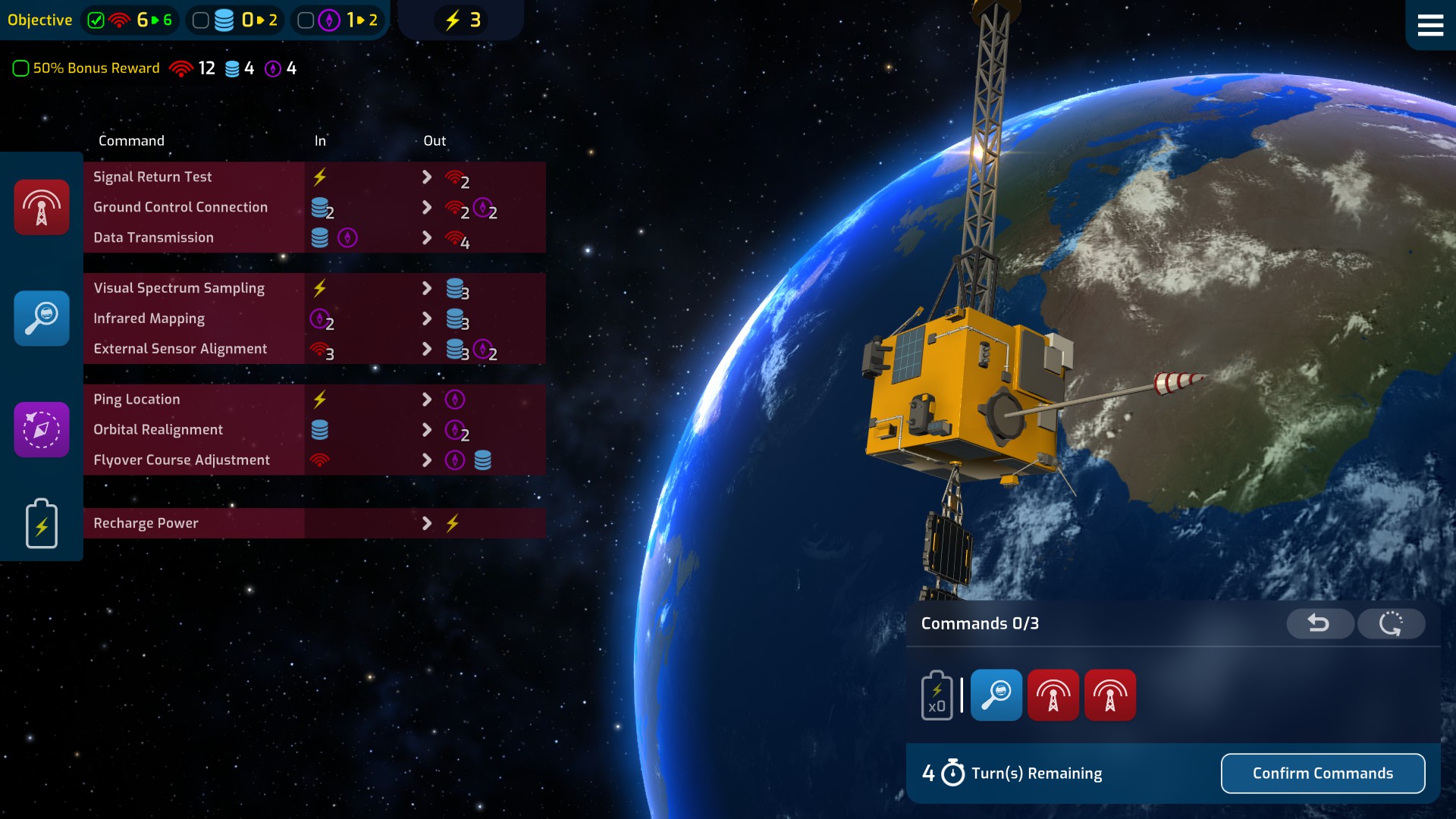Click the purple compass navigation category icon

point(42,430)
